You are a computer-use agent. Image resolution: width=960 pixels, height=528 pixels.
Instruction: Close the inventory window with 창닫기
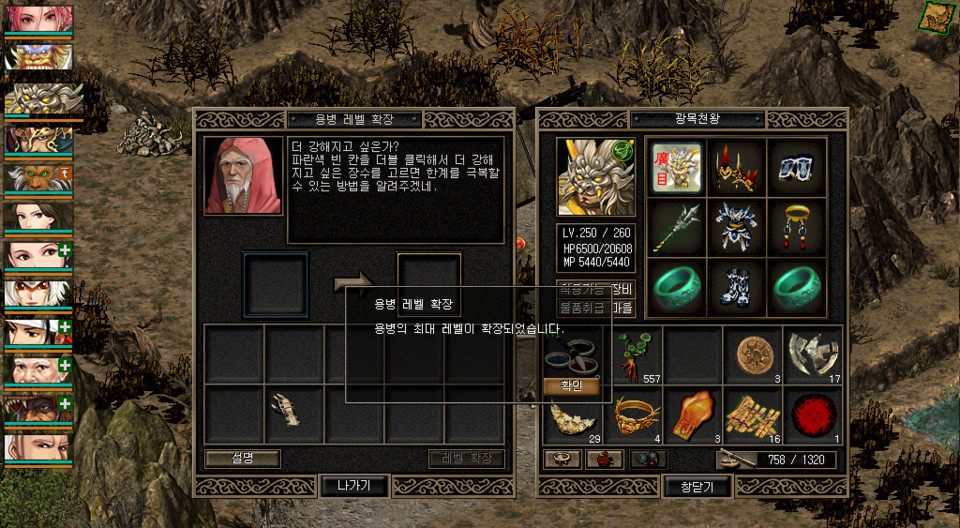point(696,486)
